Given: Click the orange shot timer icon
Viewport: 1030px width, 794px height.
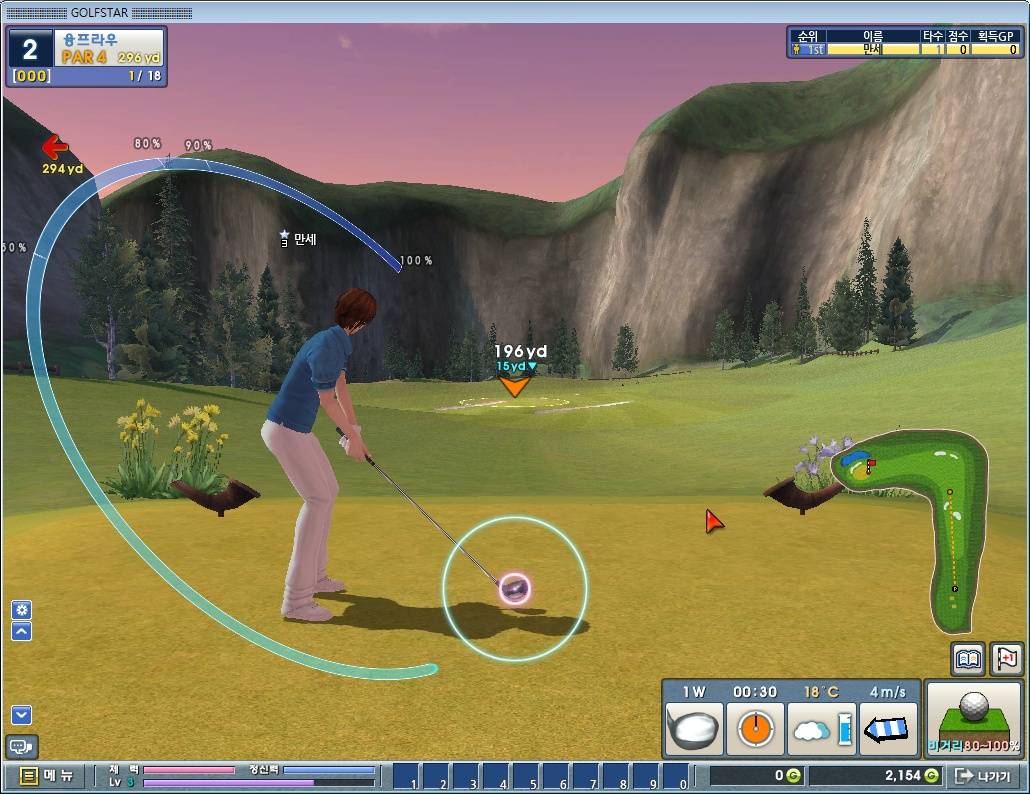Looking at the screenshot, I should pos(754,728).
